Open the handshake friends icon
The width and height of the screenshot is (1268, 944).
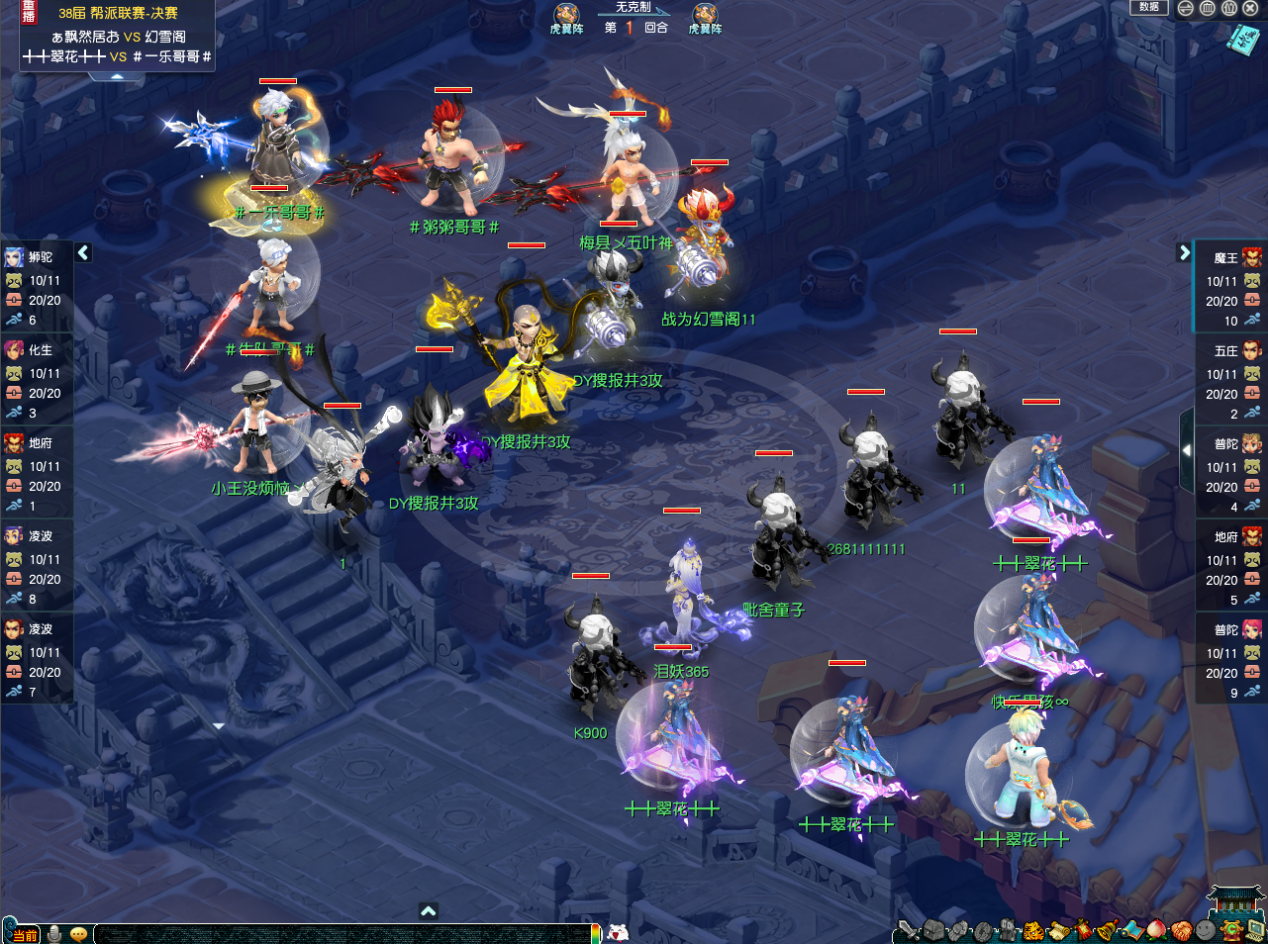1181,930
